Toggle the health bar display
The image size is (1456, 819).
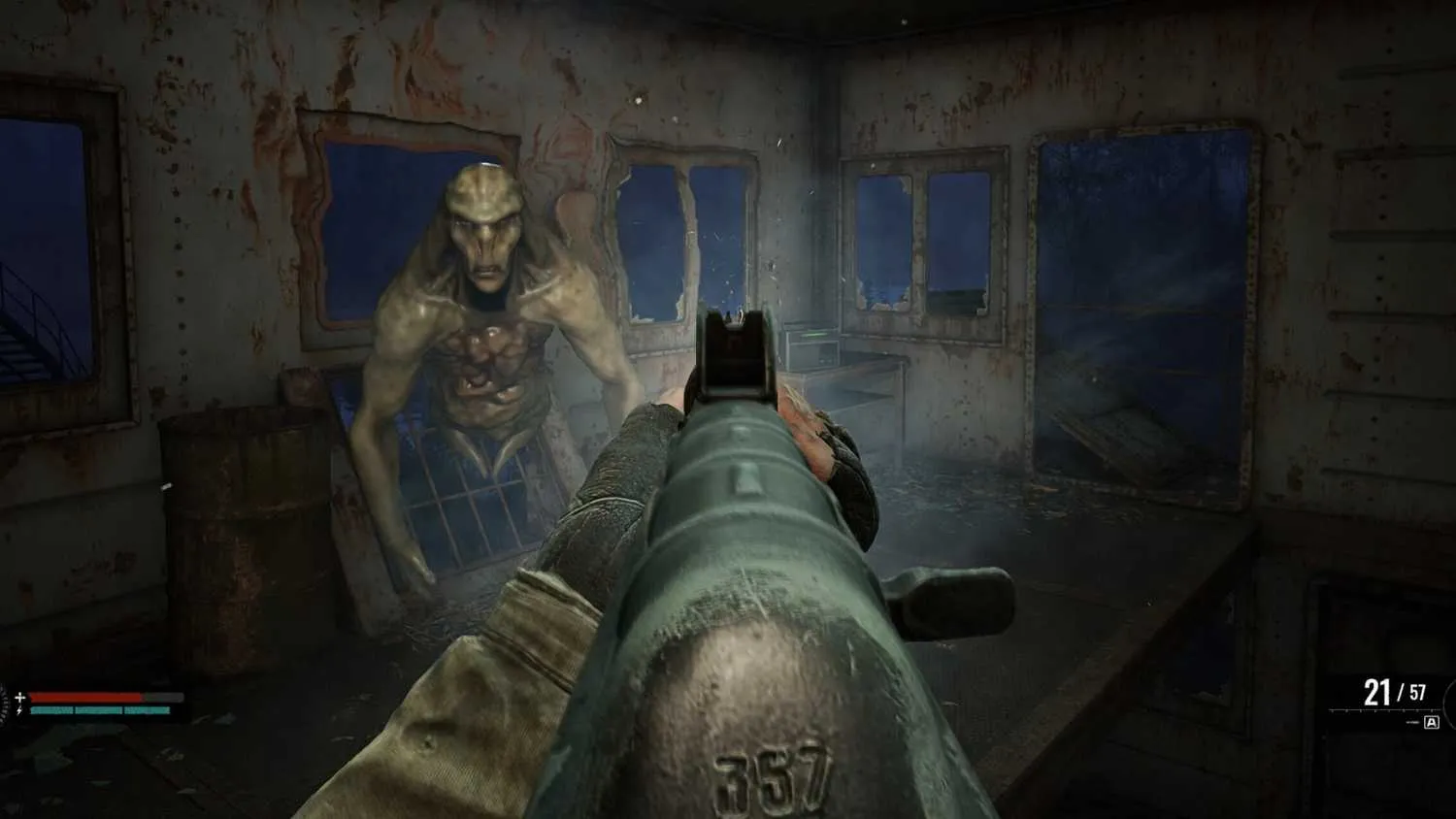84,697
